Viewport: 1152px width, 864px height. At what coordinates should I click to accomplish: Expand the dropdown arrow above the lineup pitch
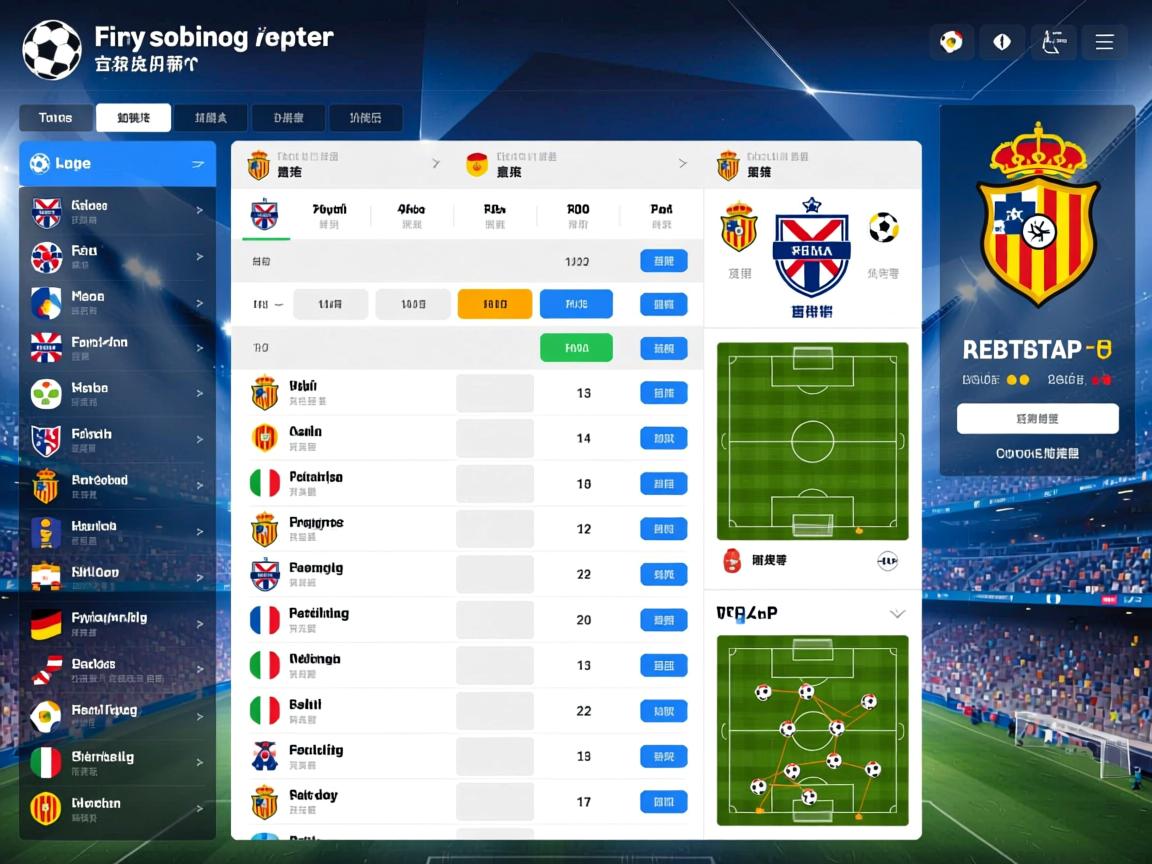[x=897, y=613]
